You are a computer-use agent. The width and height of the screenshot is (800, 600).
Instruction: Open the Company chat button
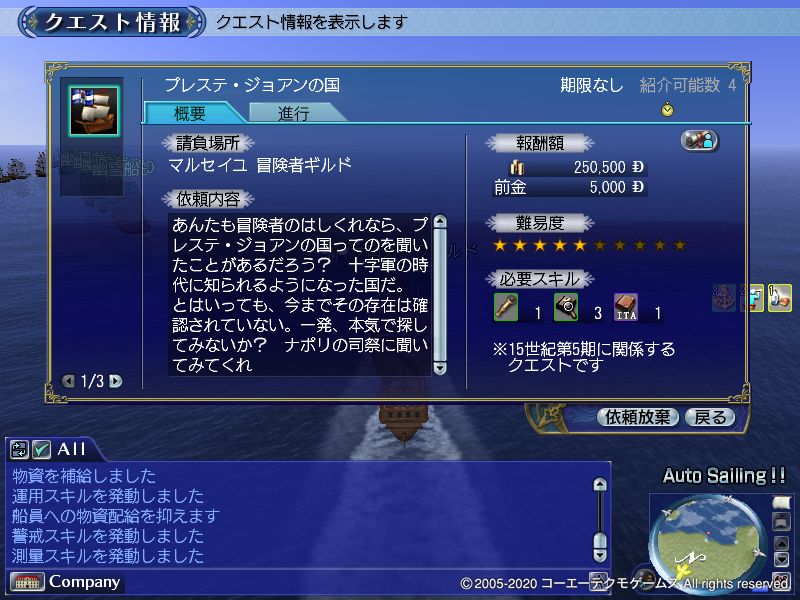67,582
